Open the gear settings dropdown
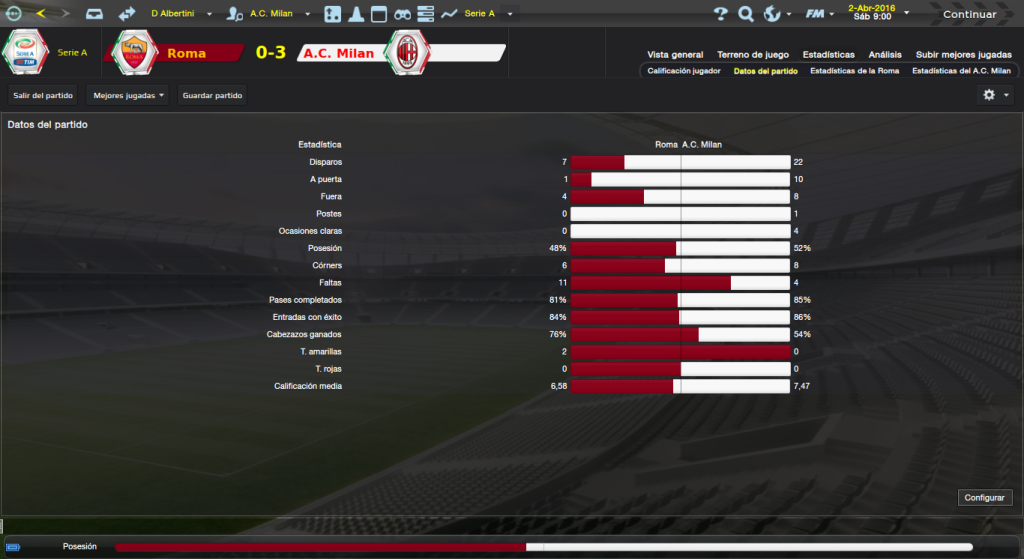 coord(996,95)
